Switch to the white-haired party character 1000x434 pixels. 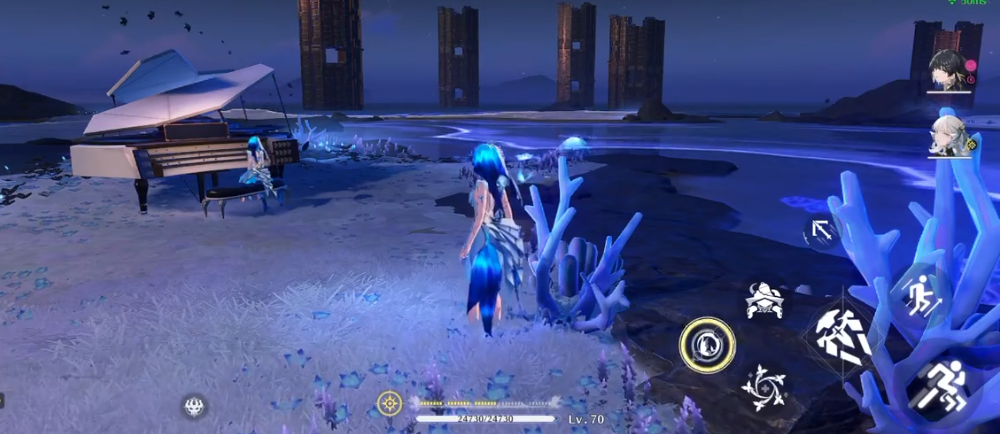(x=948, y=136)
